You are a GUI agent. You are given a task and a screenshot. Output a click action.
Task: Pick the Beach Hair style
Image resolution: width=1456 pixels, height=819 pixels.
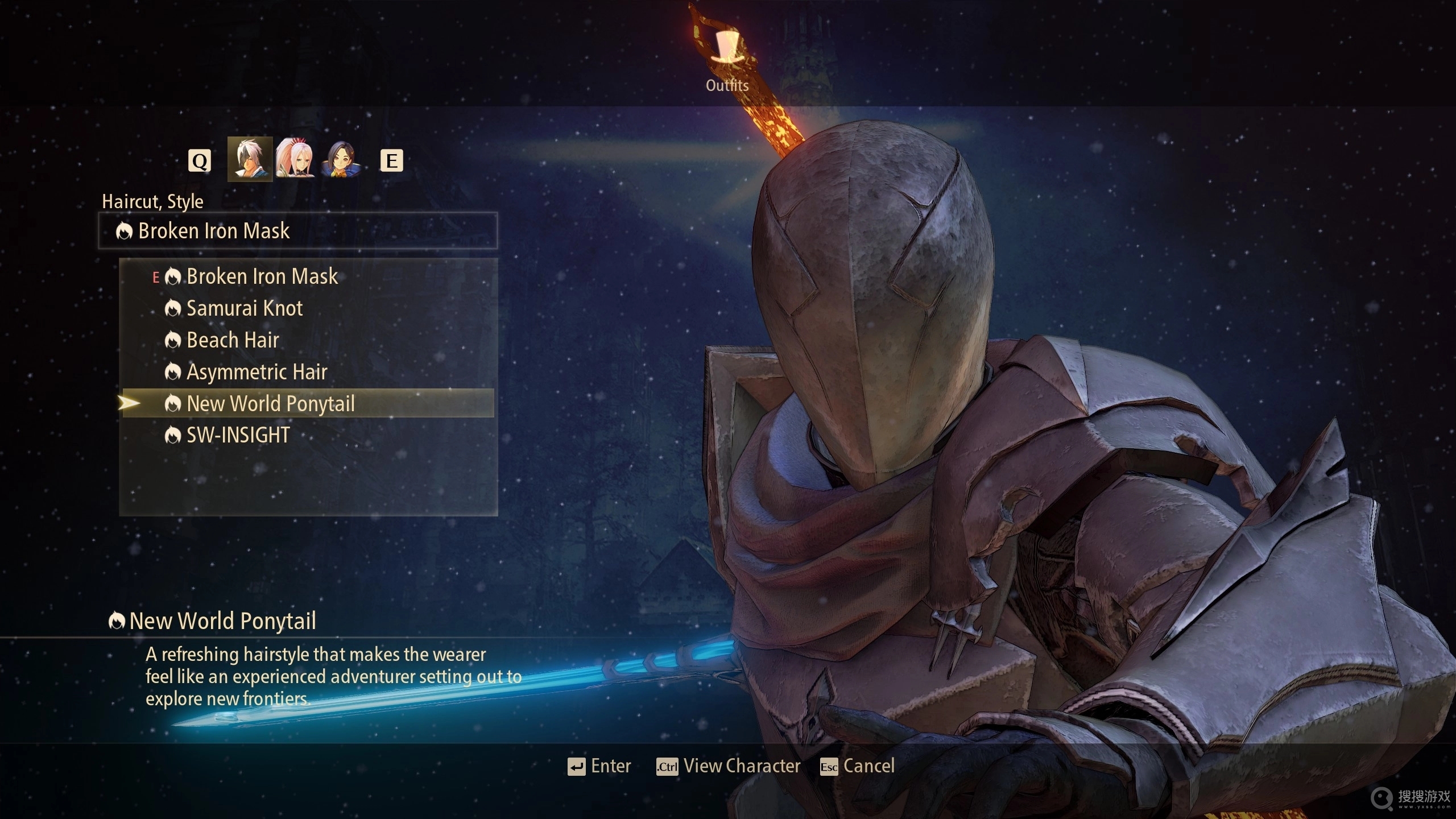click(233, 341)
